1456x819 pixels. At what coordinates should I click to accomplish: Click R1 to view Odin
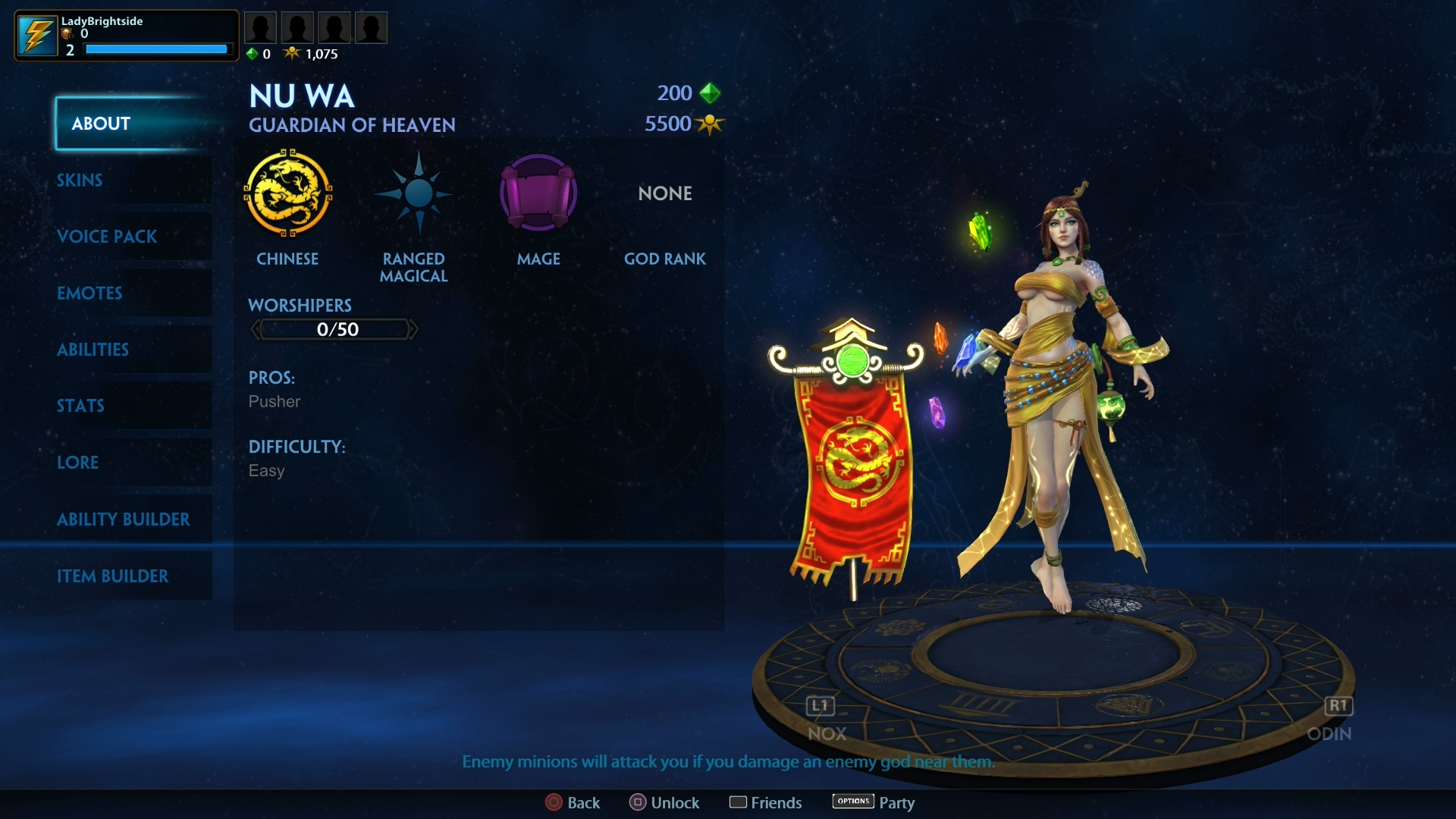[1338, 706]
